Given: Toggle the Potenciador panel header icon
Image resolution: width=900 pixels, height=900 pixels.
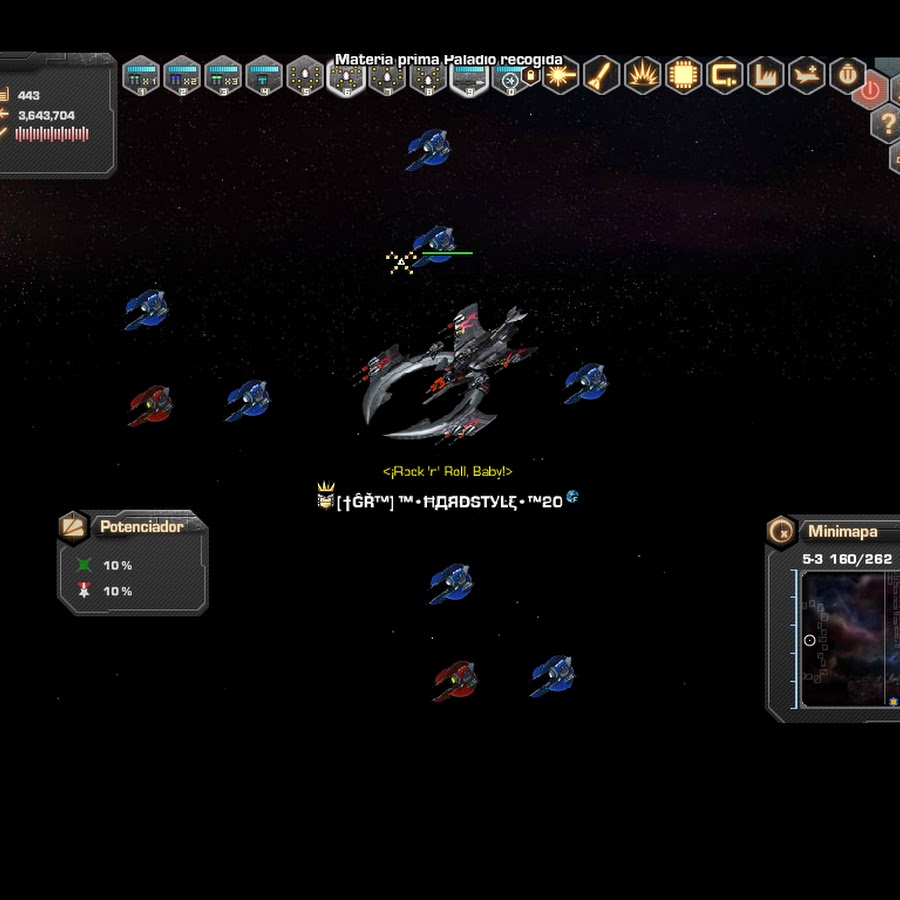Looking at the screenshot, I should click(74, 527).
